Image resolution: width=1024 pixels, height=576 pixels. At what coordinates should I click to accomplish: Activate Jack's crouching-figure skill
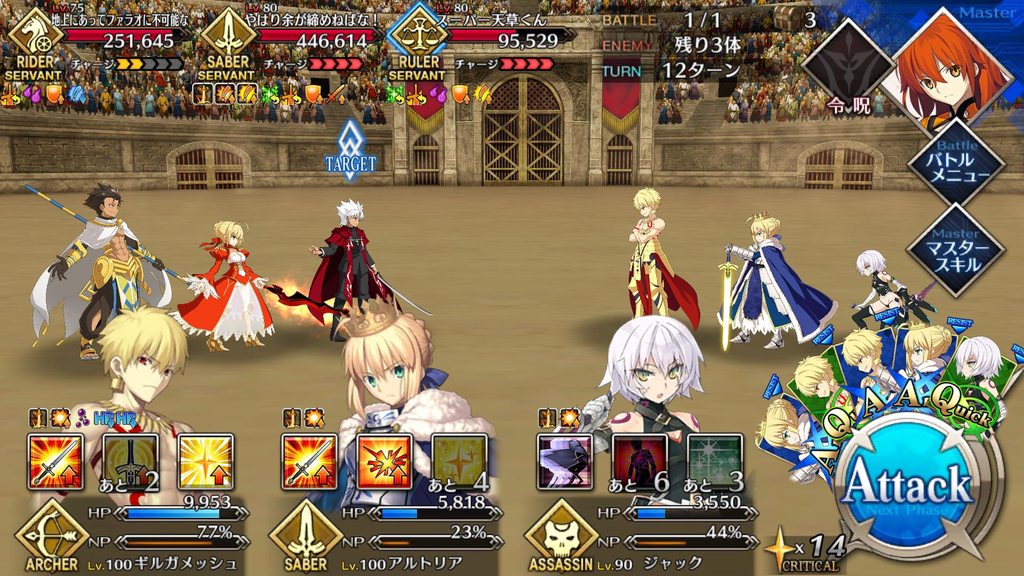pos(564,461)
